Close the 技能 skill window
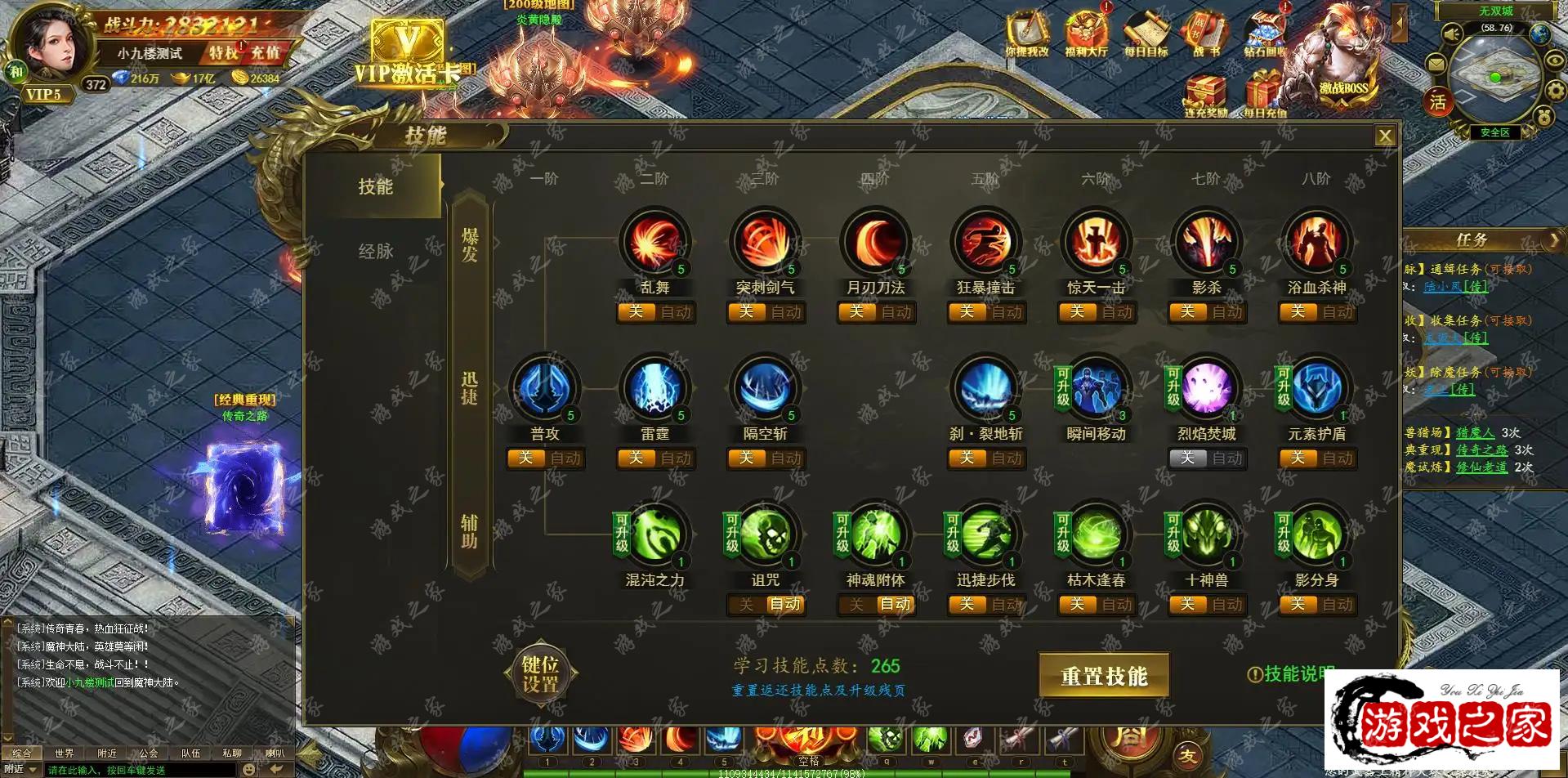 tap(1384, 136)
